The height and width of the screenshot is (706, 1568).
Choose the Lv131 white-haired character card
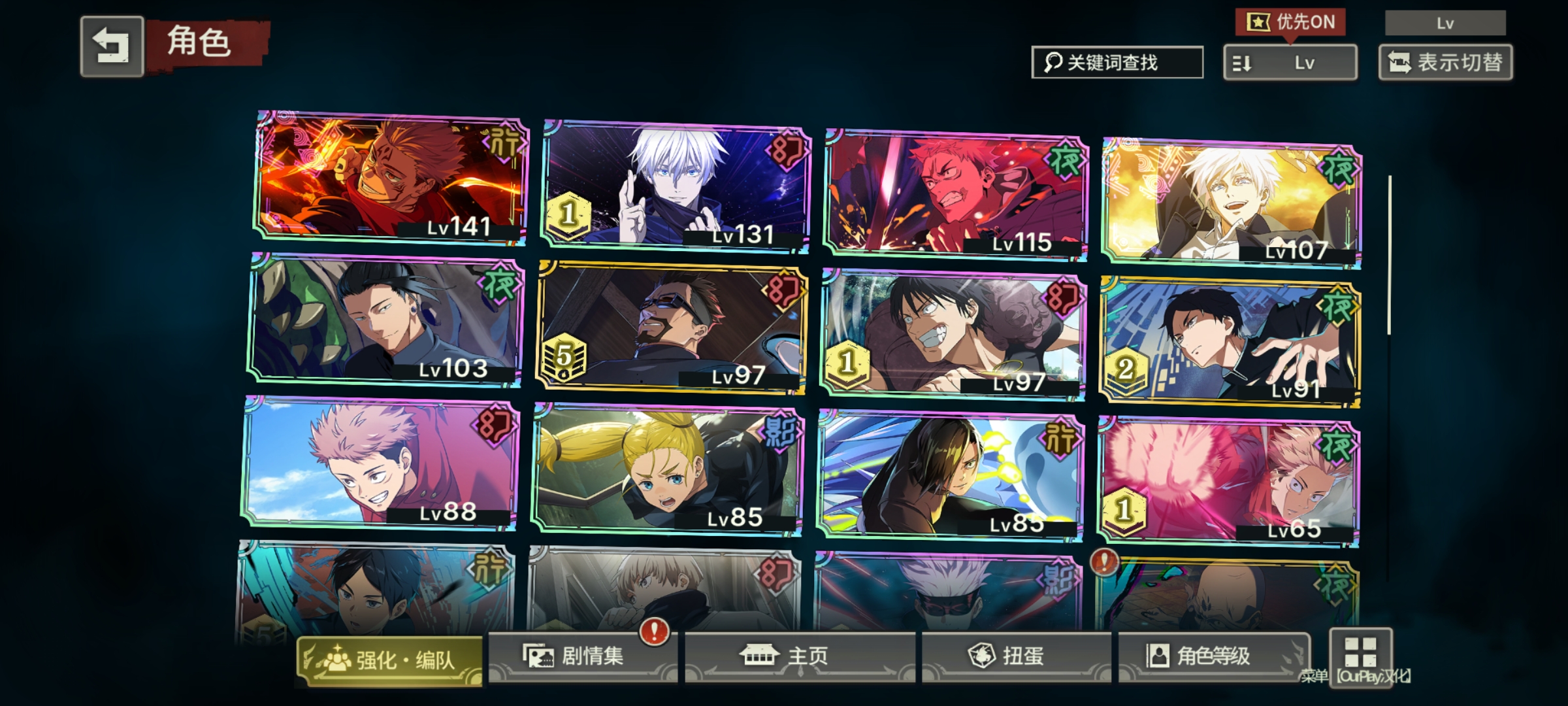pyautogui.click(x=676, y=186)
